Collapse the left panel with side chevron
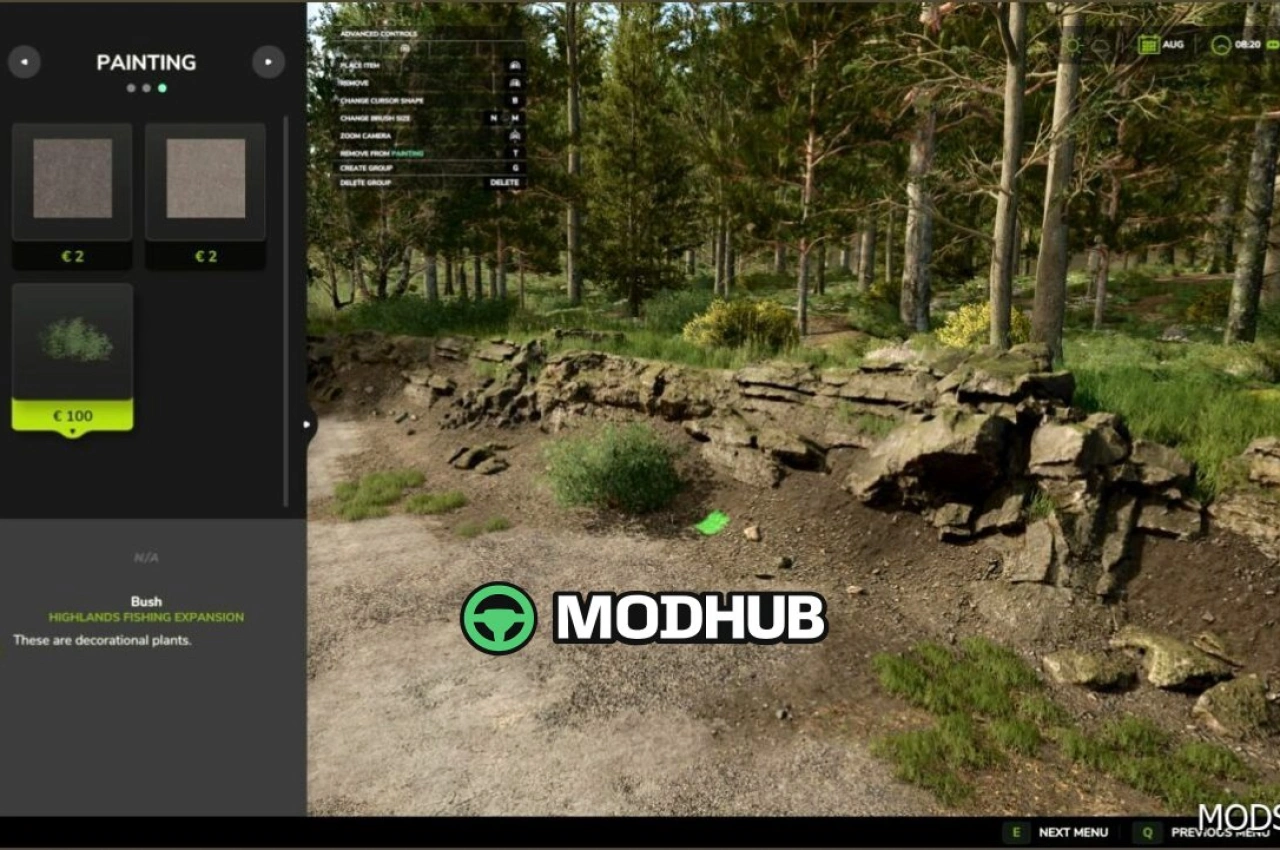The image size is (1280, 850). (x=307, y=424)
